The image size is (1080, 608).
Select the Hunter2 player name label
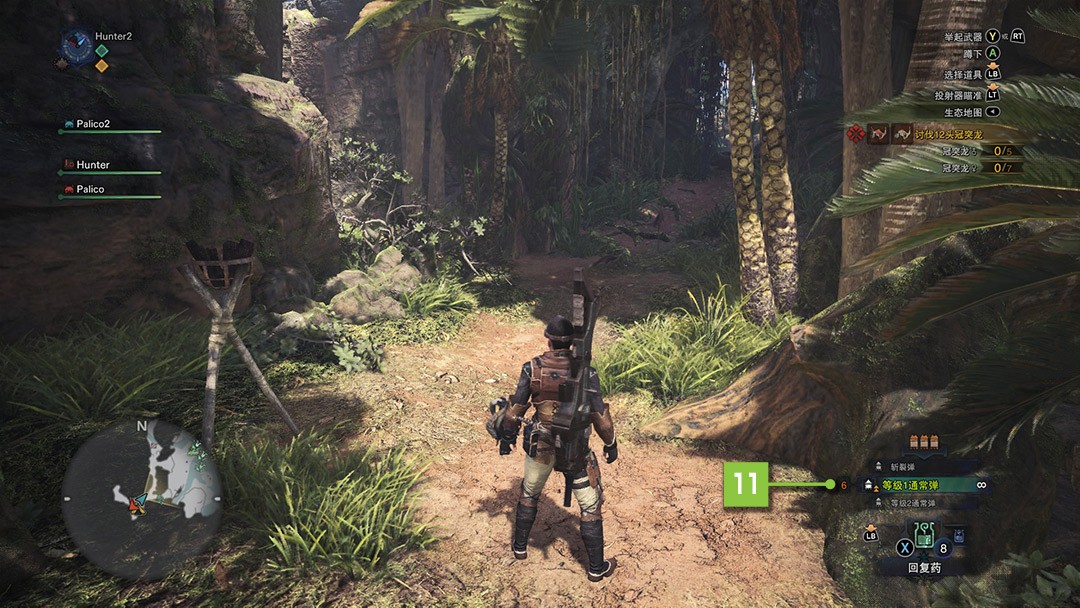(113, 36)
